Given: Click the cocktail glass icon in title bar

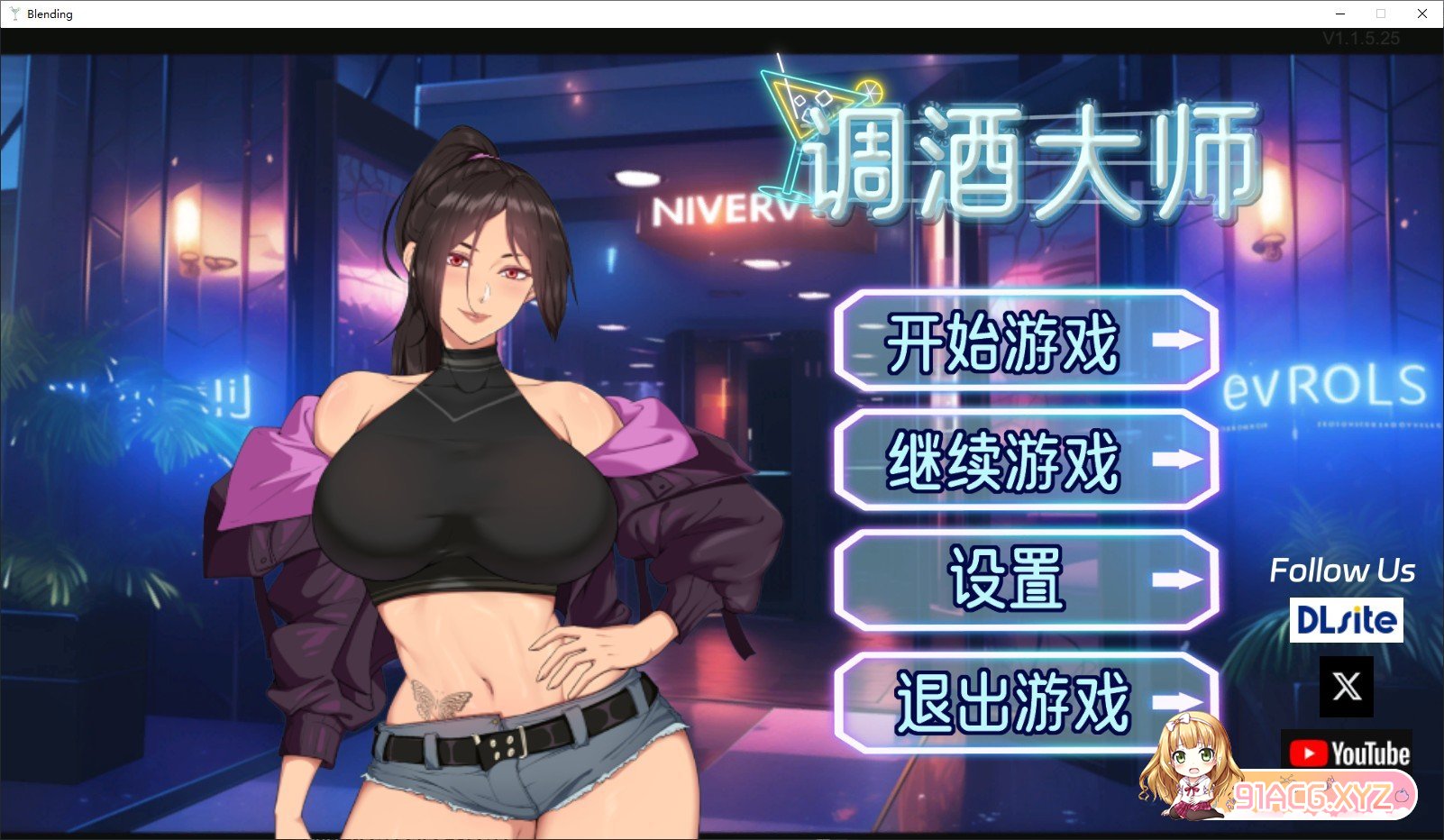Looking at the screenshot, I should coord(17,14).
